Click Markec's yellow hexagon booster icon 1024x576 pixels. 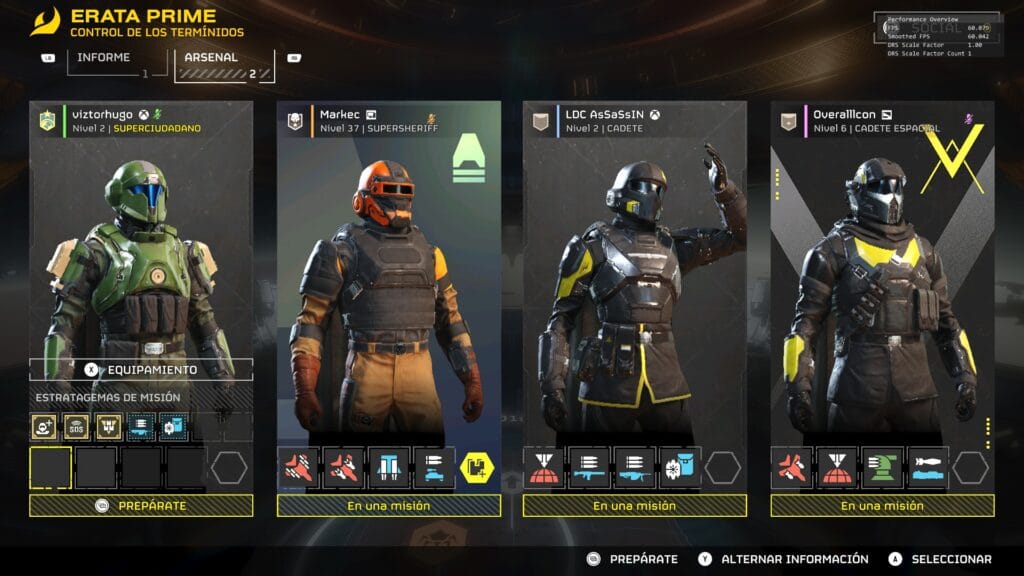pos(476,467)
